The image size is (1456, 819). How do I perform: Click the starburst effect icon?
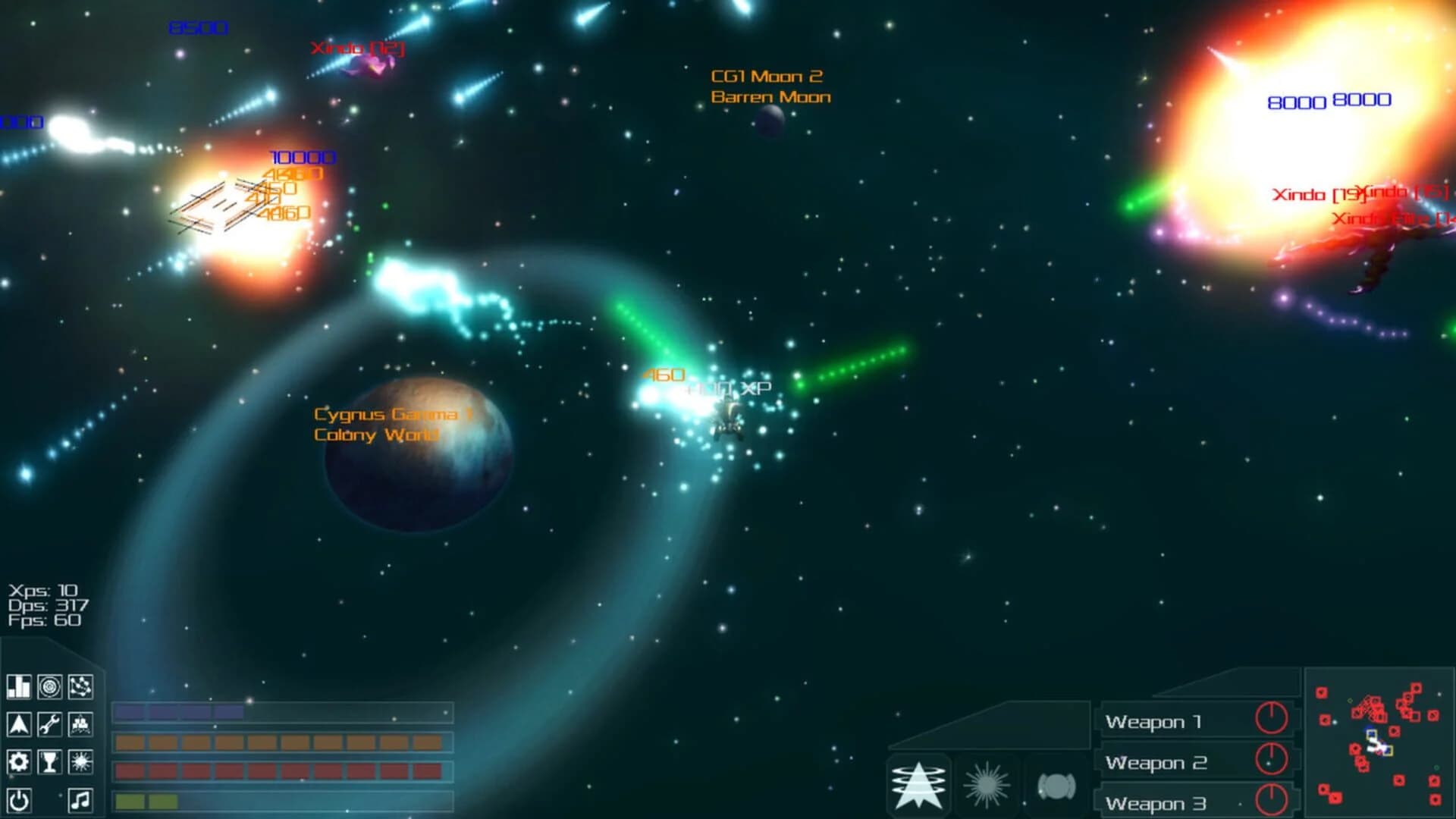(x=80, y=761)
